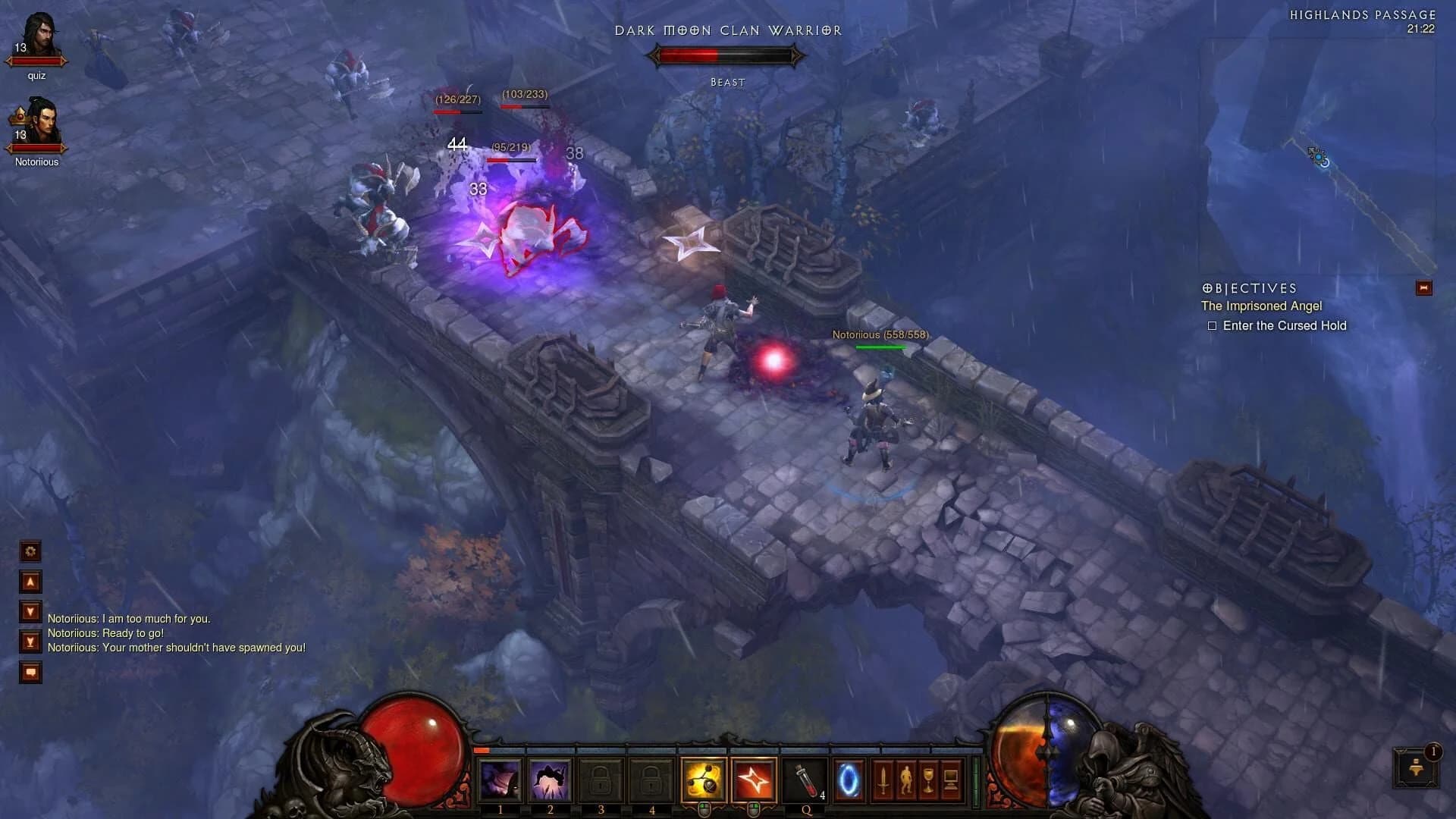Open inventory with the sword icon
Screen dimensions: 1456x819
(883, 781)
